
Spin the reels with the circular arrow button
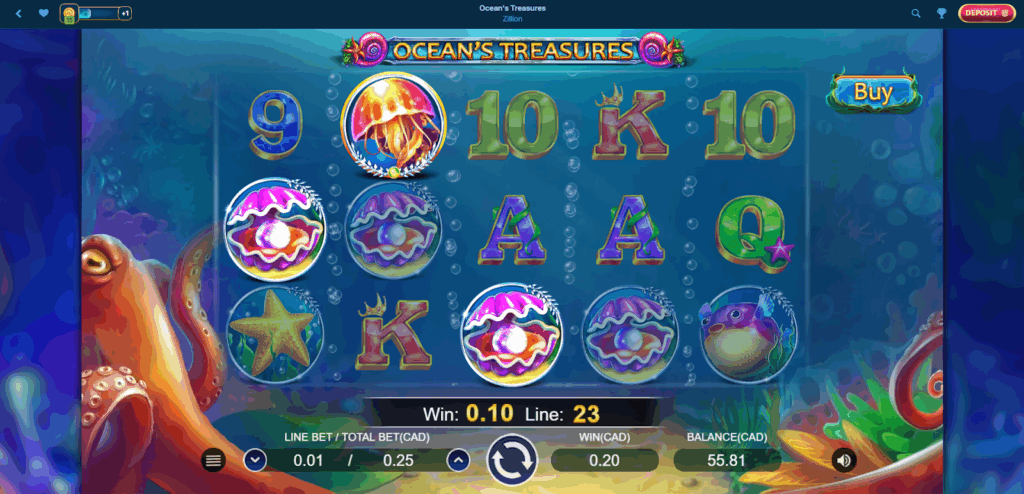(512, 461)
